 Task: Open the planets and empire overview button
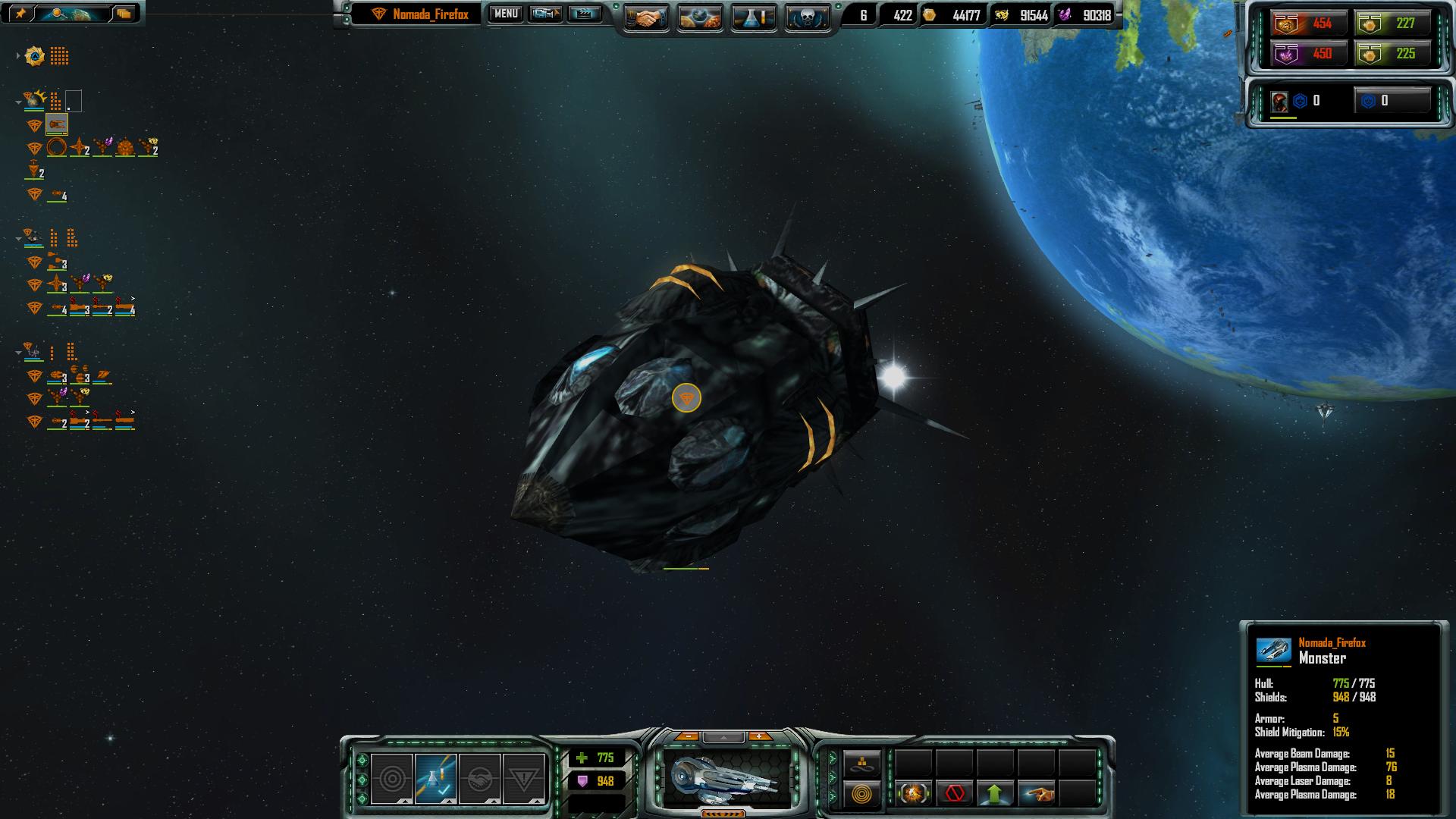700,17
